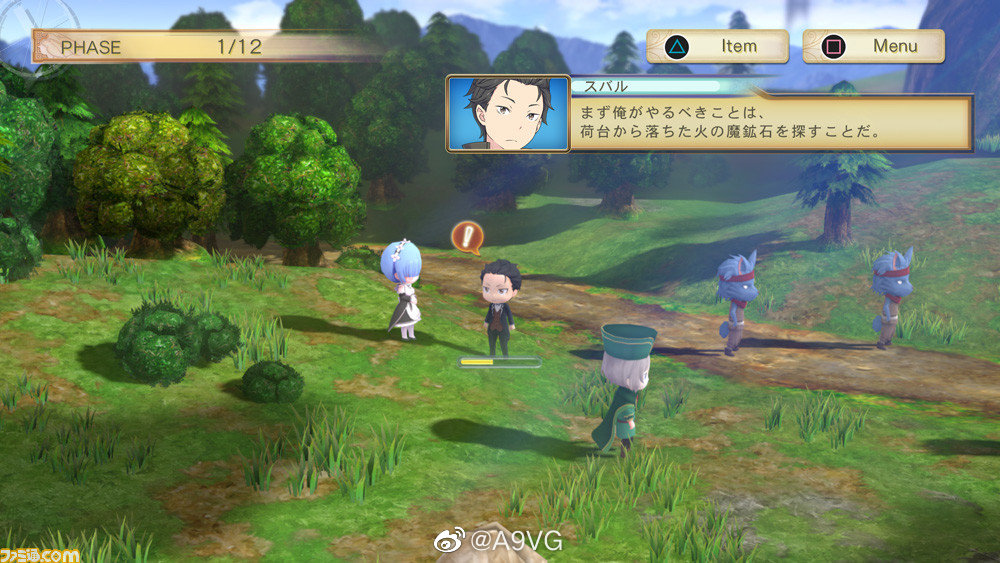The width and height of the screenshot is (1000, 563).
Task: Click Subaru's speaker portrait
Action: coord(508,113)
